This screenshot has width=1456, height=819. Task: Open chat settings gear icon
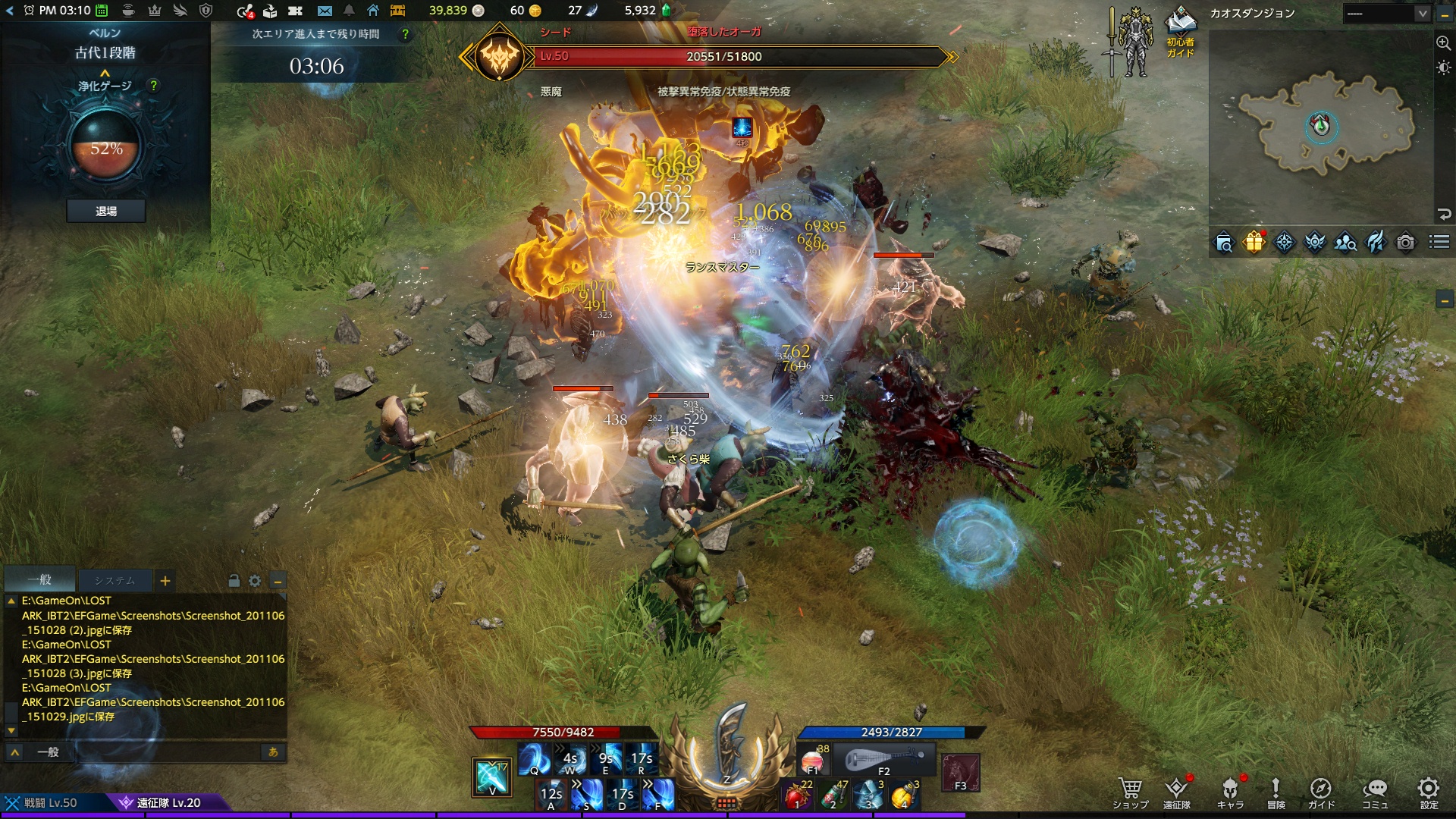[255, 581]
